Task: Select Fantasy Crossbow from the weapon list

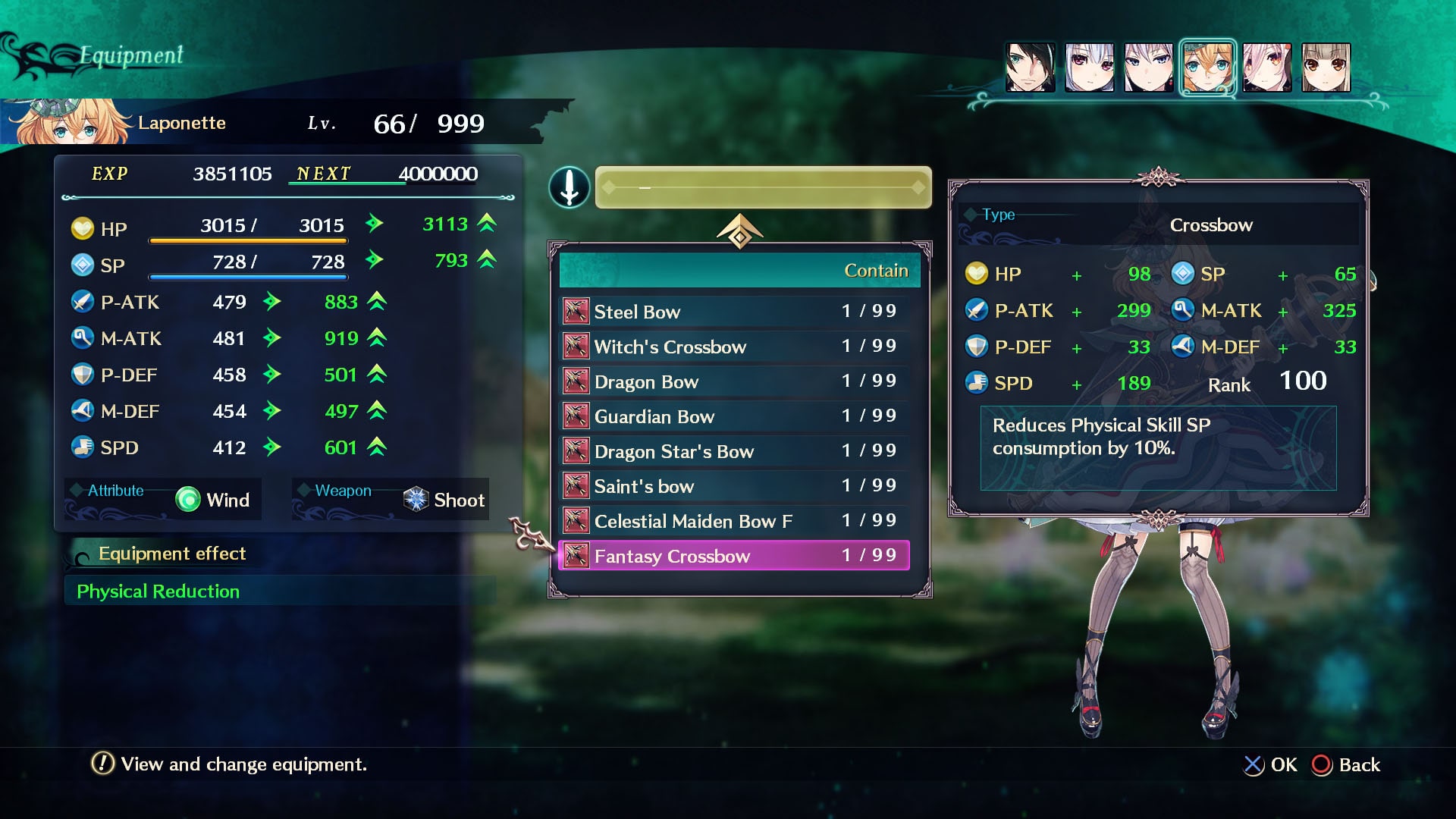Action: 673,556
